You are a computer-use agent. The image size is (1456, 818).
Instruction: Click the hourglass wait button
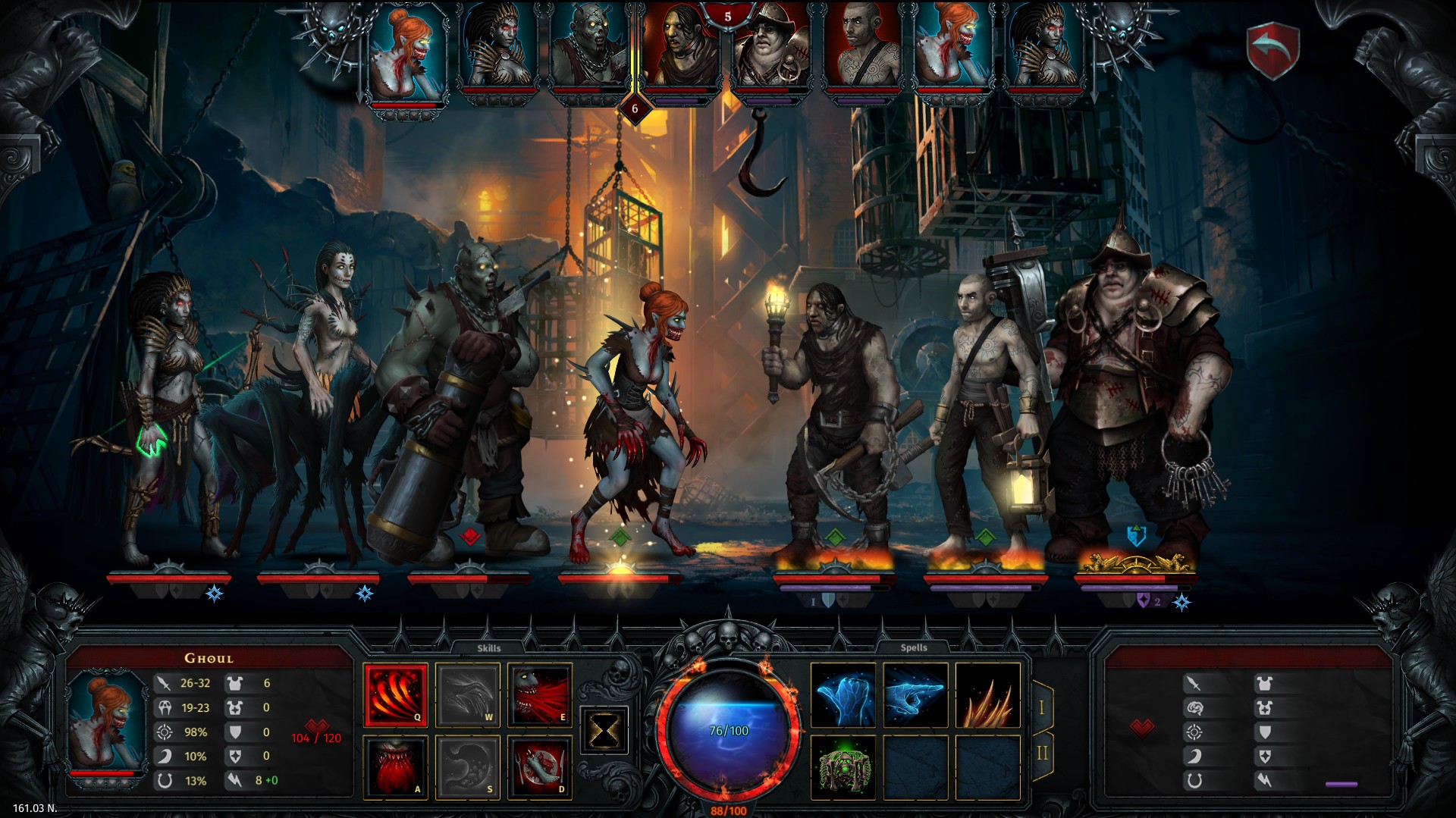(x=604, y=730)
